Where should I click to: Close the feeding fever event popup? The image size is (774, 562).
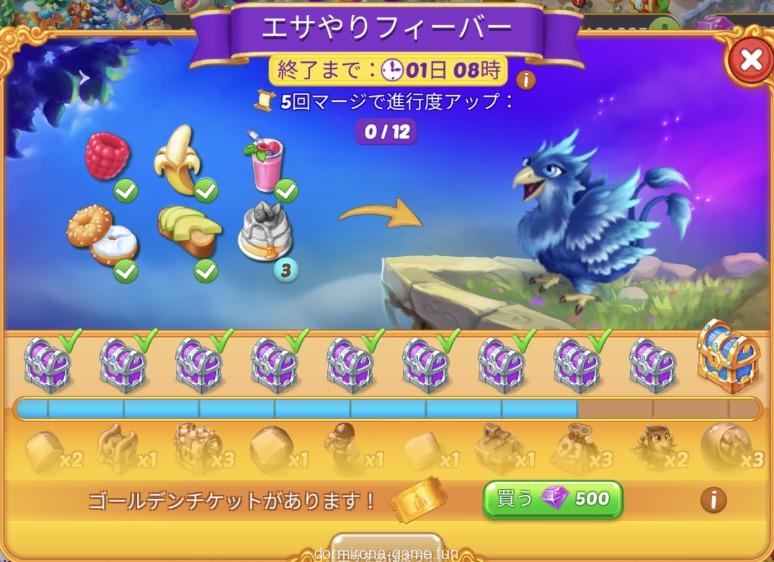749,60
